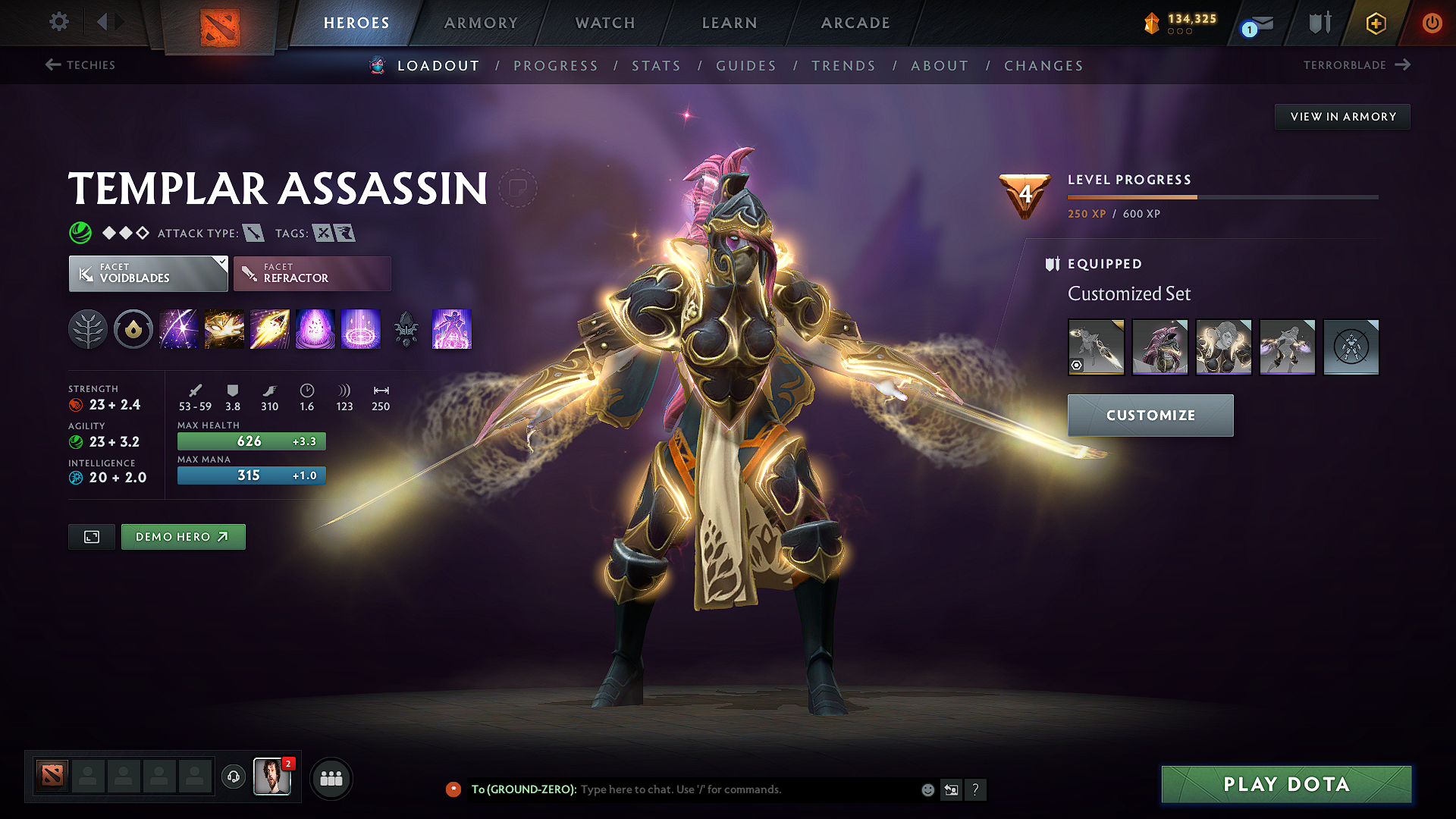Expand the chat emoticon picker
Image resolution: width=1456 pixels, height=819 pixels.
(927, 789)
